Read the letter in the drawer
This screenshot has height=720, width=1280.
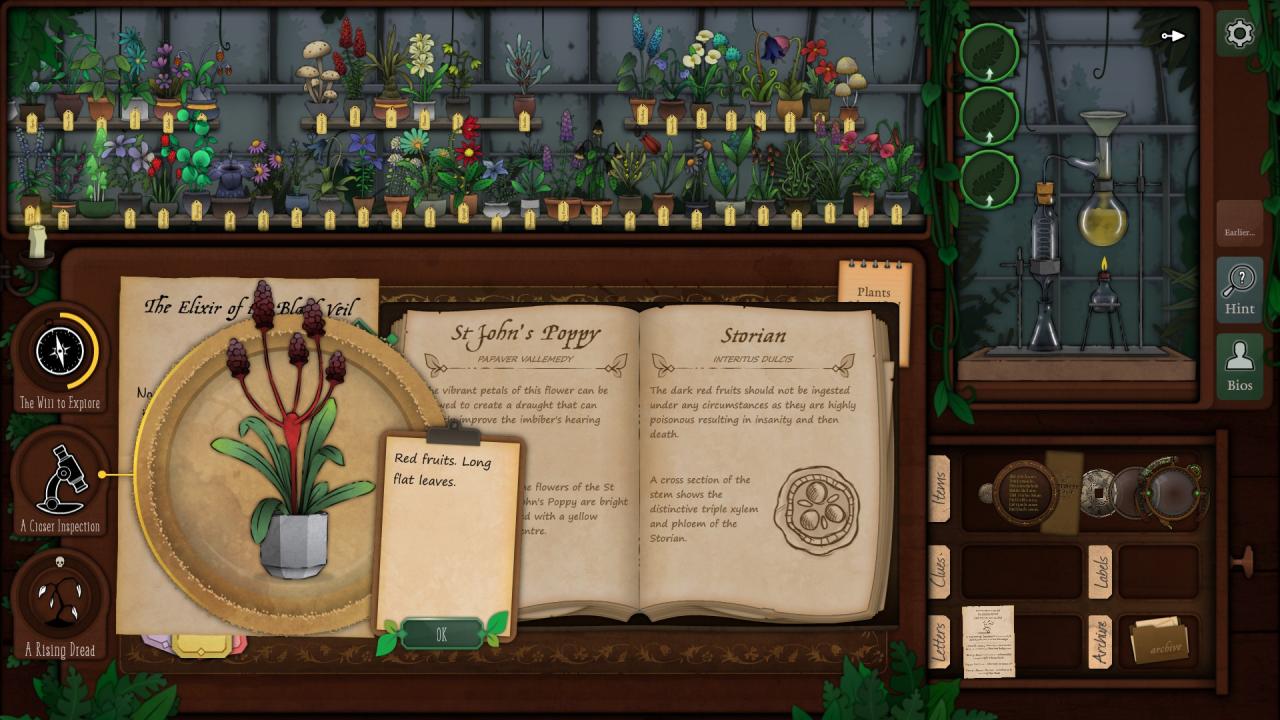click(x=987, y=641)
